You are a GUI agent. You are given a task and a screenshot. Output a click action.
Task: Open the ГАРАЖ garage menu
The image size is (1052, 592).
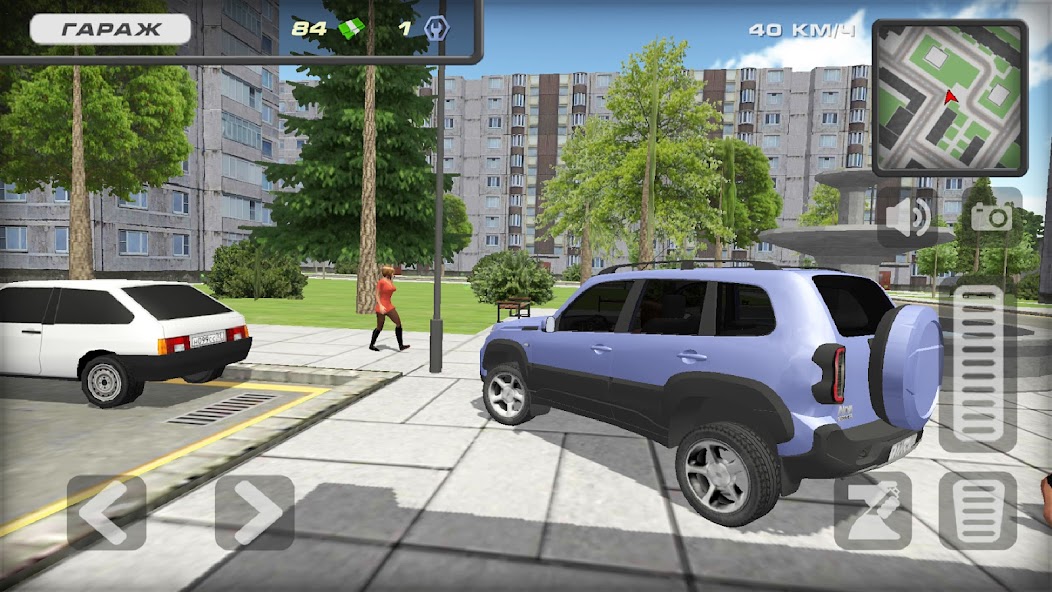pyautogui.click(x=110, y=29)
